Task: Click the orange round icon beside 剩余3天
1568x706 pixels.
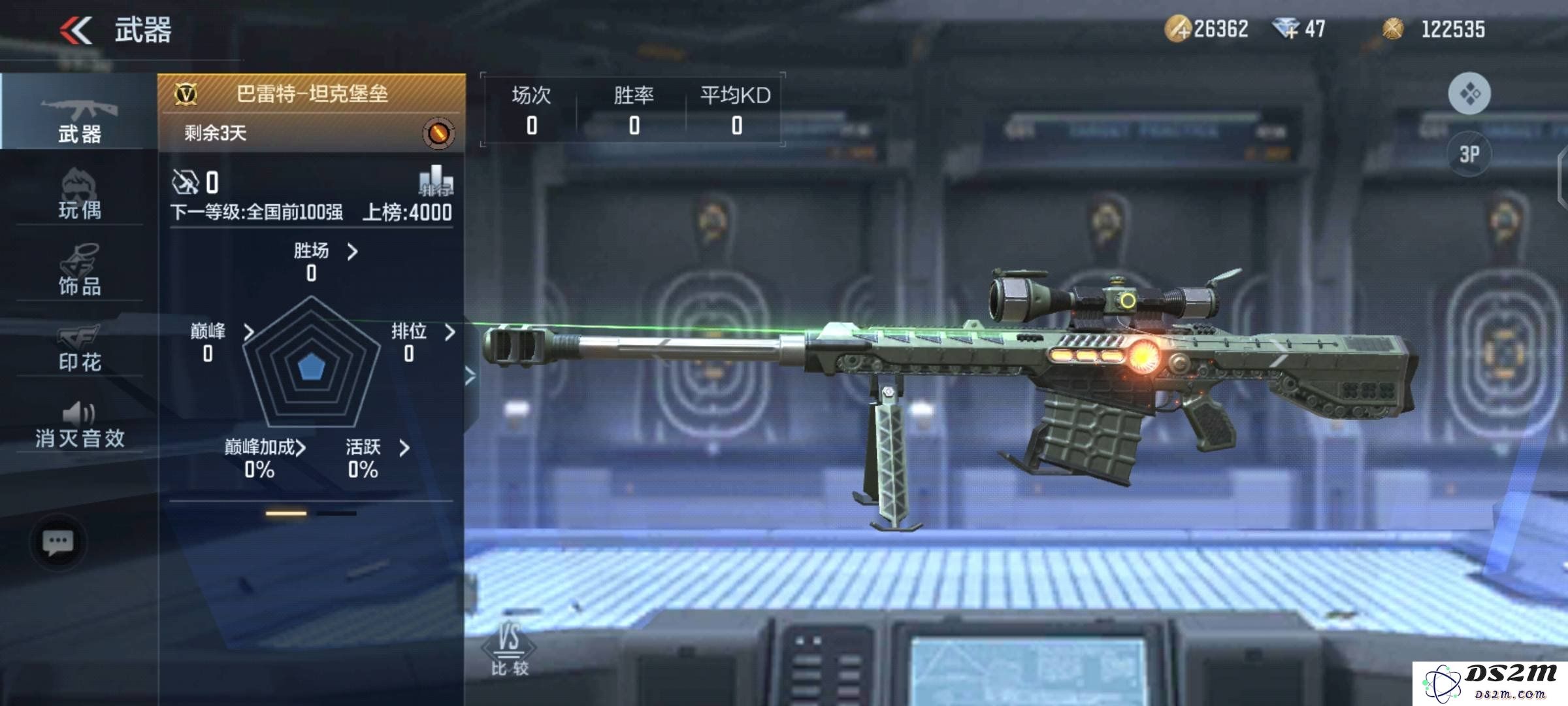Action: pos(438,133)
